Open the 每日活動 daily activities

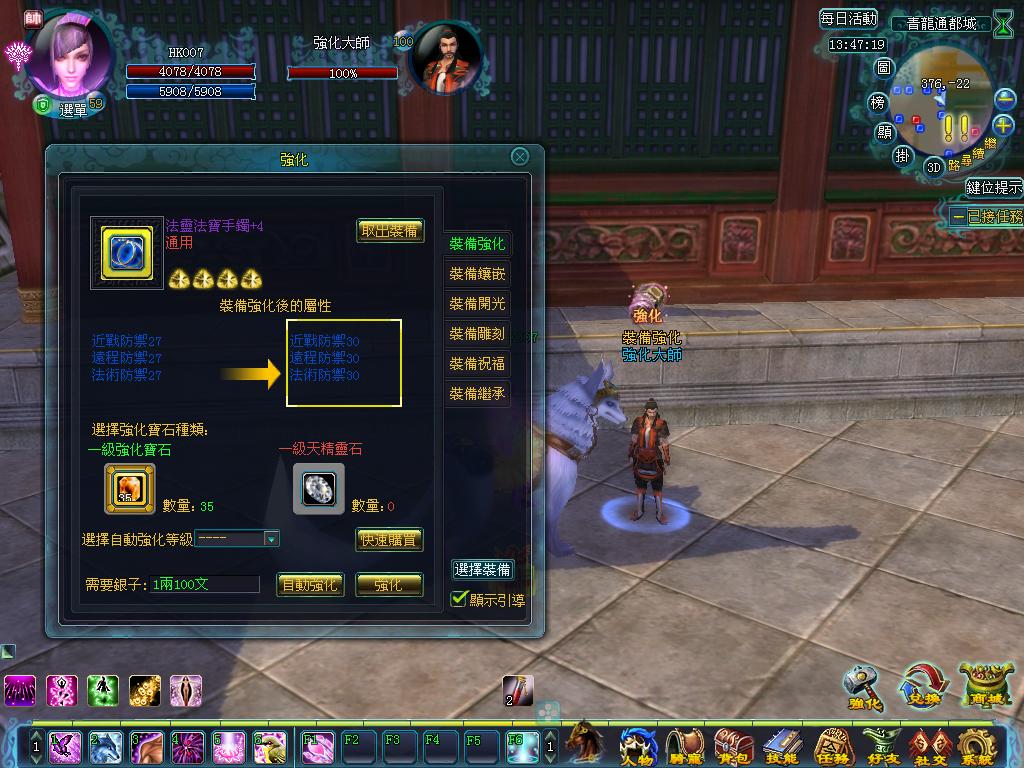(x=848, y=19)
